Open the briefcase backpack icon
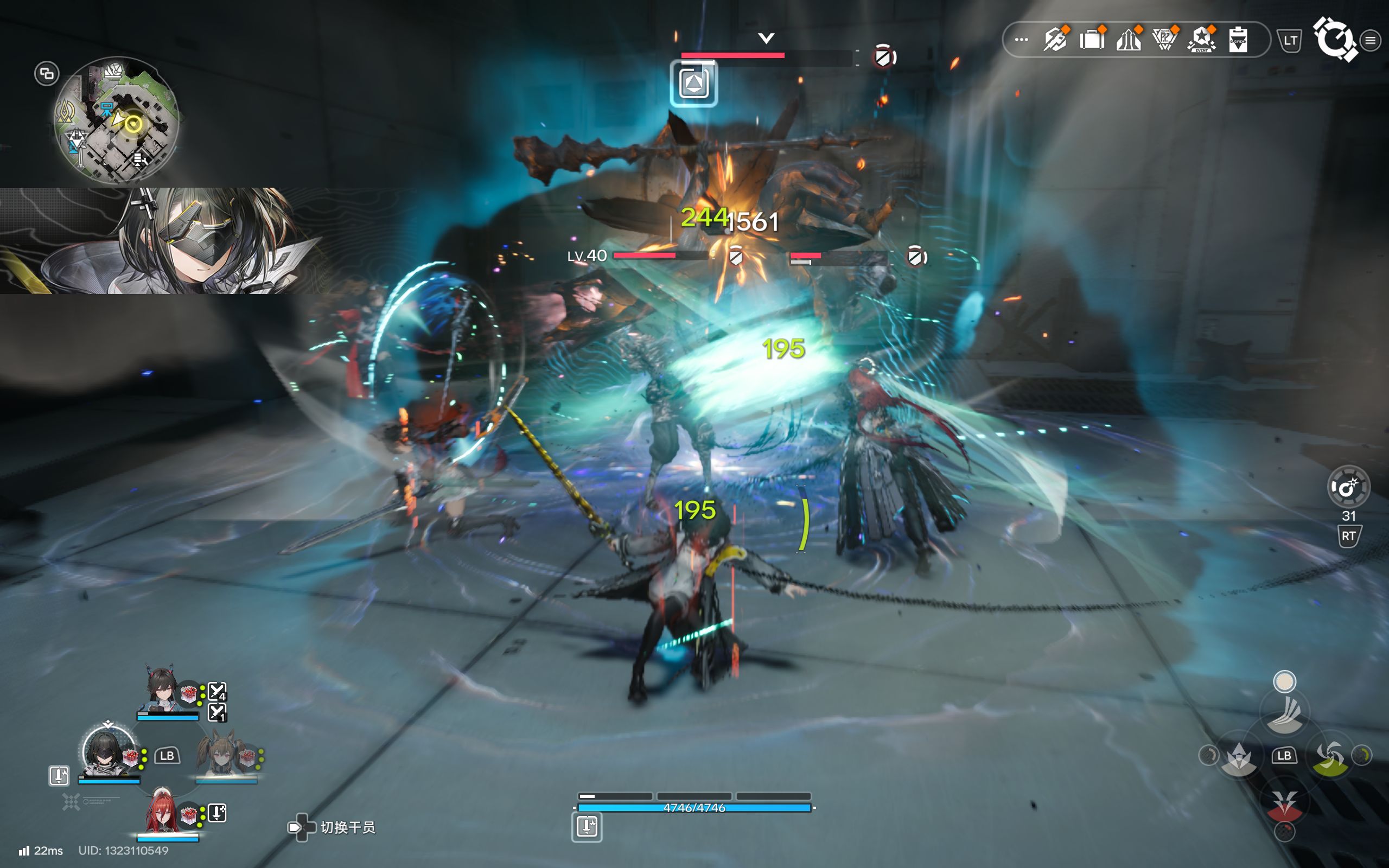Screen dimensions: 1389x868 1092,40
